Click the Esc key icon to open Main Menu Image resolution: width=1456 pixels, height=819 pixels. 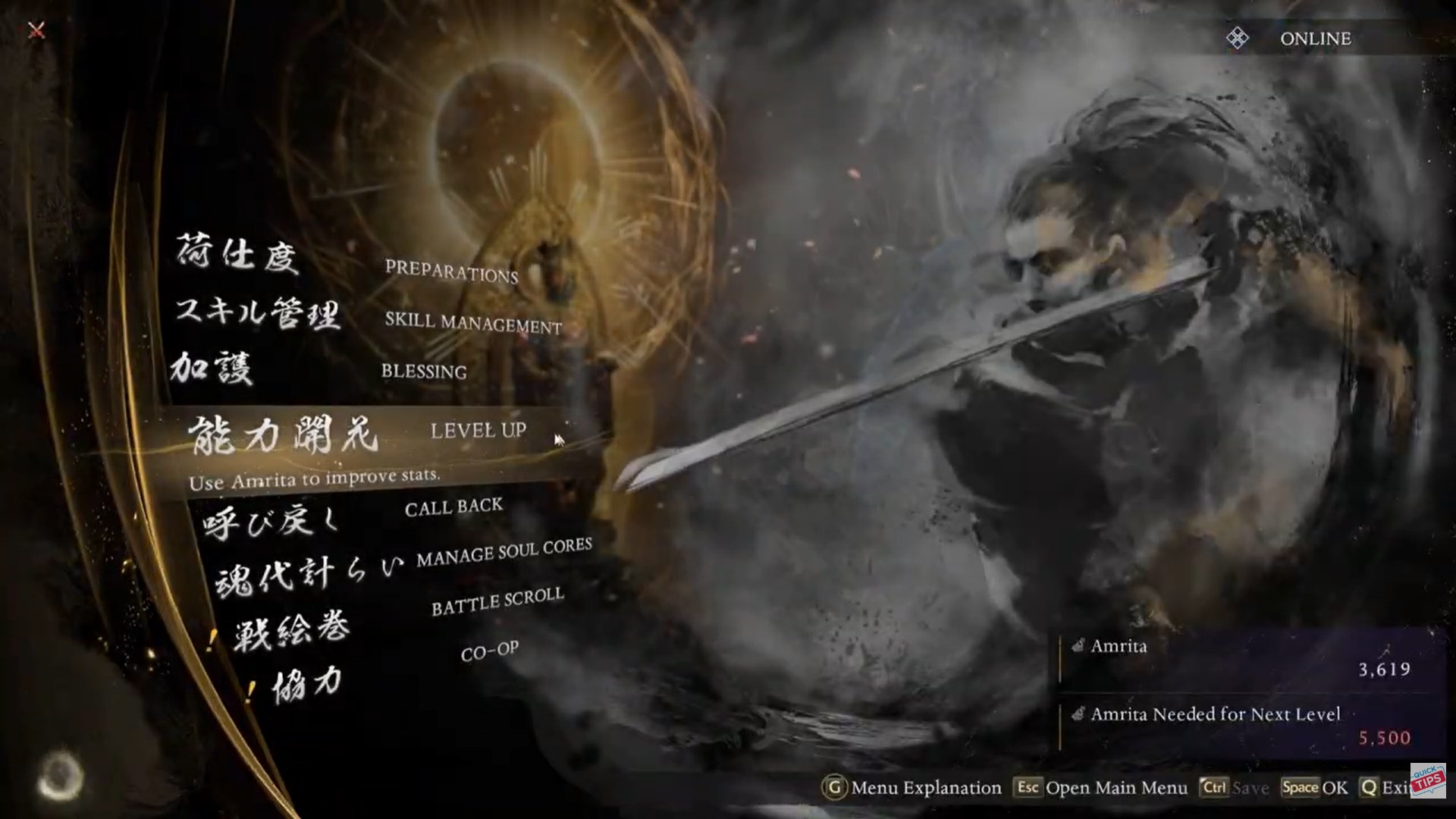[x=1028, y=788]
